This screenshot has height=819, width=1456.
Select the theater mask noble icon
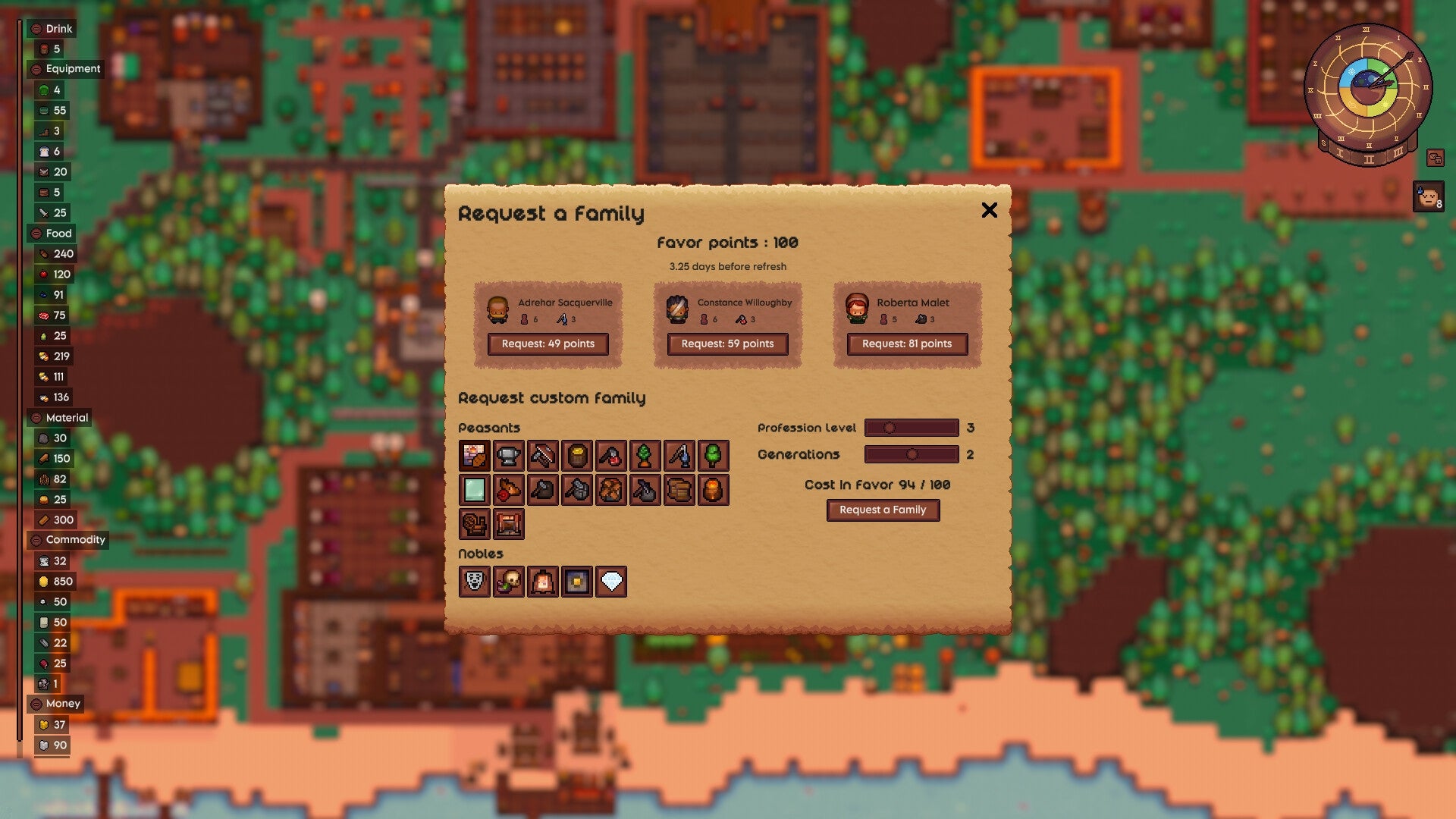pyautogui.click(x=474, y=582)
